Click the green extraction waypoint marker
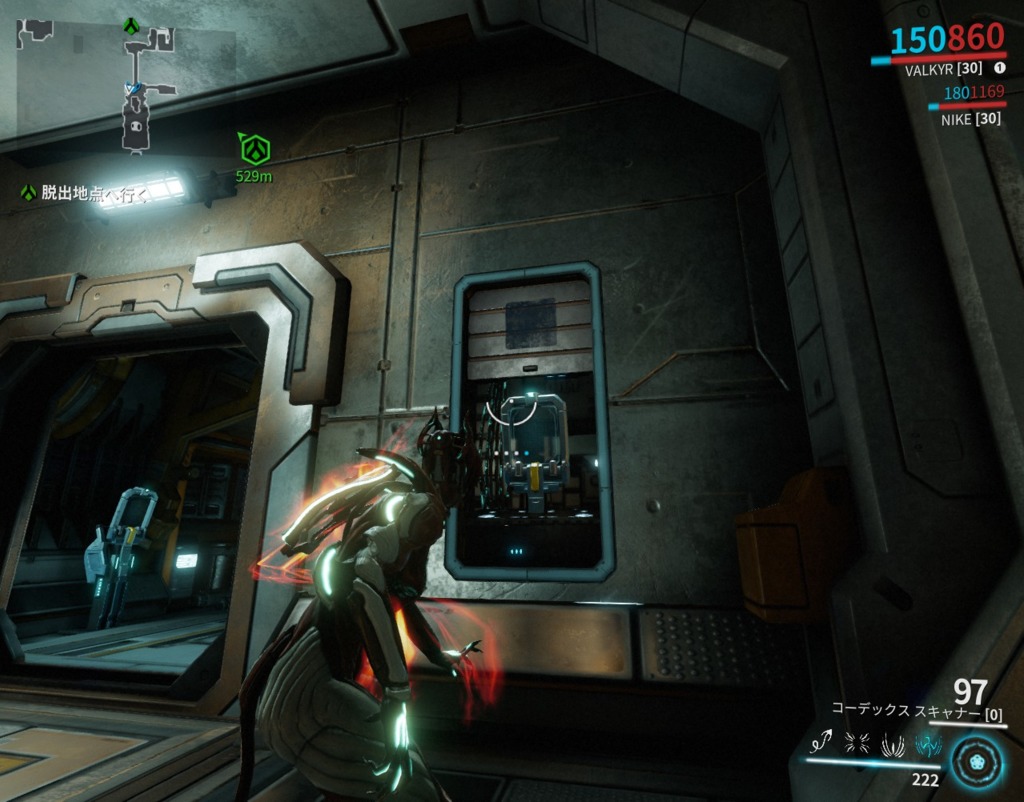1024x802 pixels. tap(254, 150)
